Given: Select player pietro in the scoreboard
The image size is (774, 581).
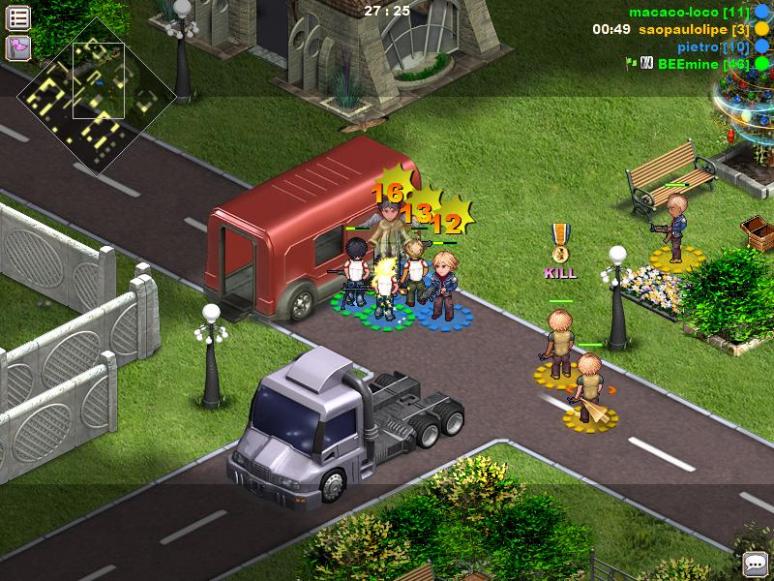Looking at the screenshot, I should click(x=713, y=46).
